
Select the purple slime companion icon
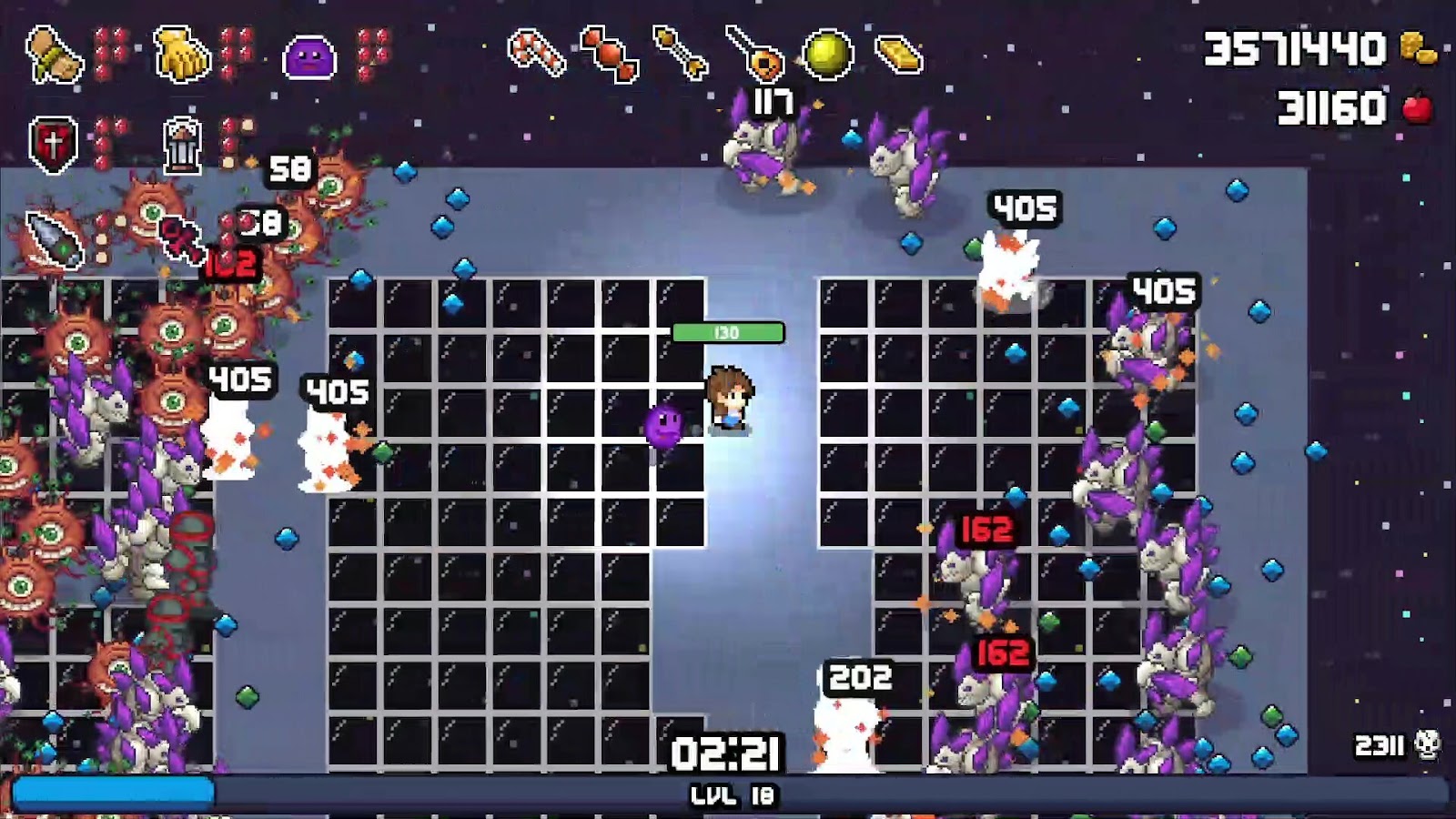[309, 56]
